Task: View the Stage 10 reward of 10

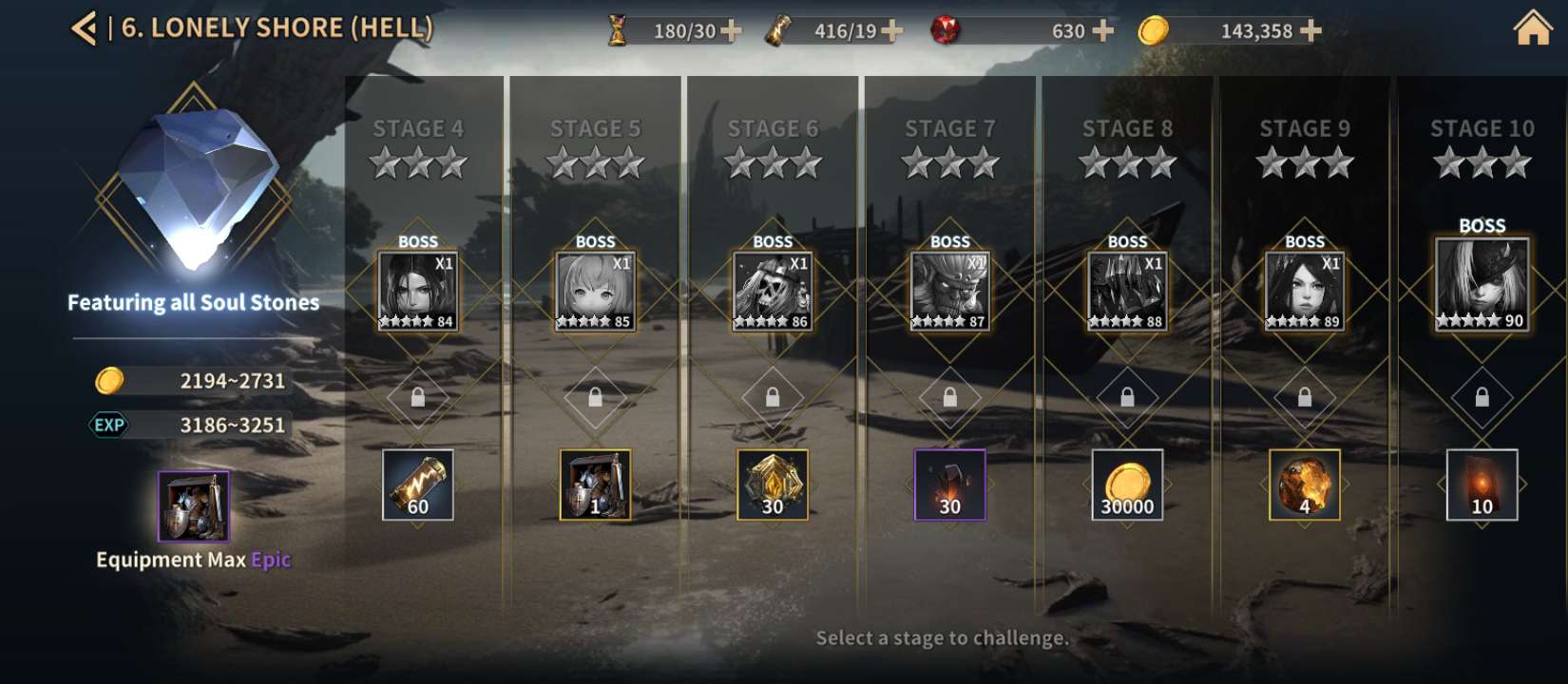Action: 1482,484
